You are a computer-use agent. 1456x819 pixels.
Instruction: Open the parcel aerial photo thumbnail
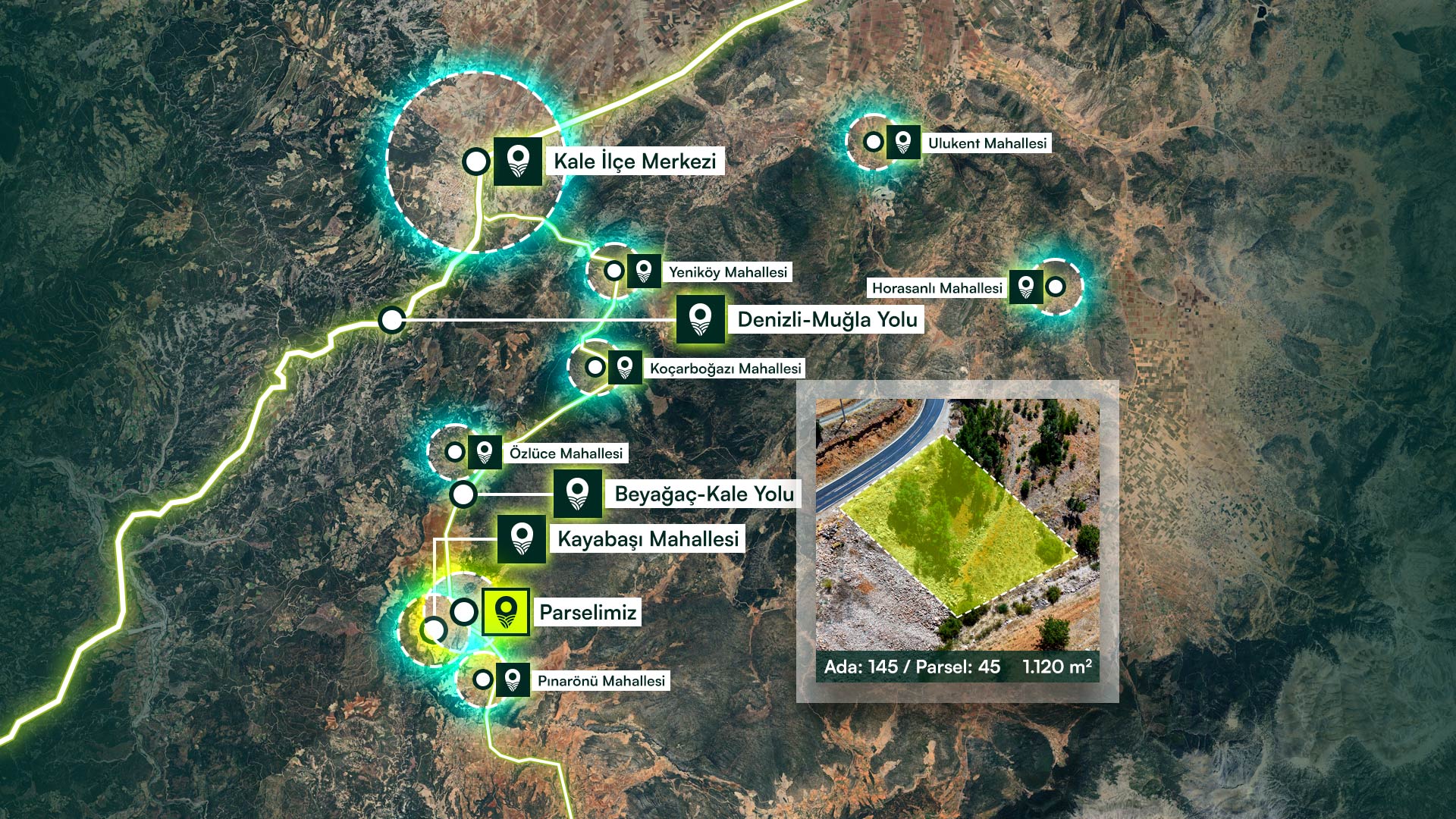click(957, 525)
